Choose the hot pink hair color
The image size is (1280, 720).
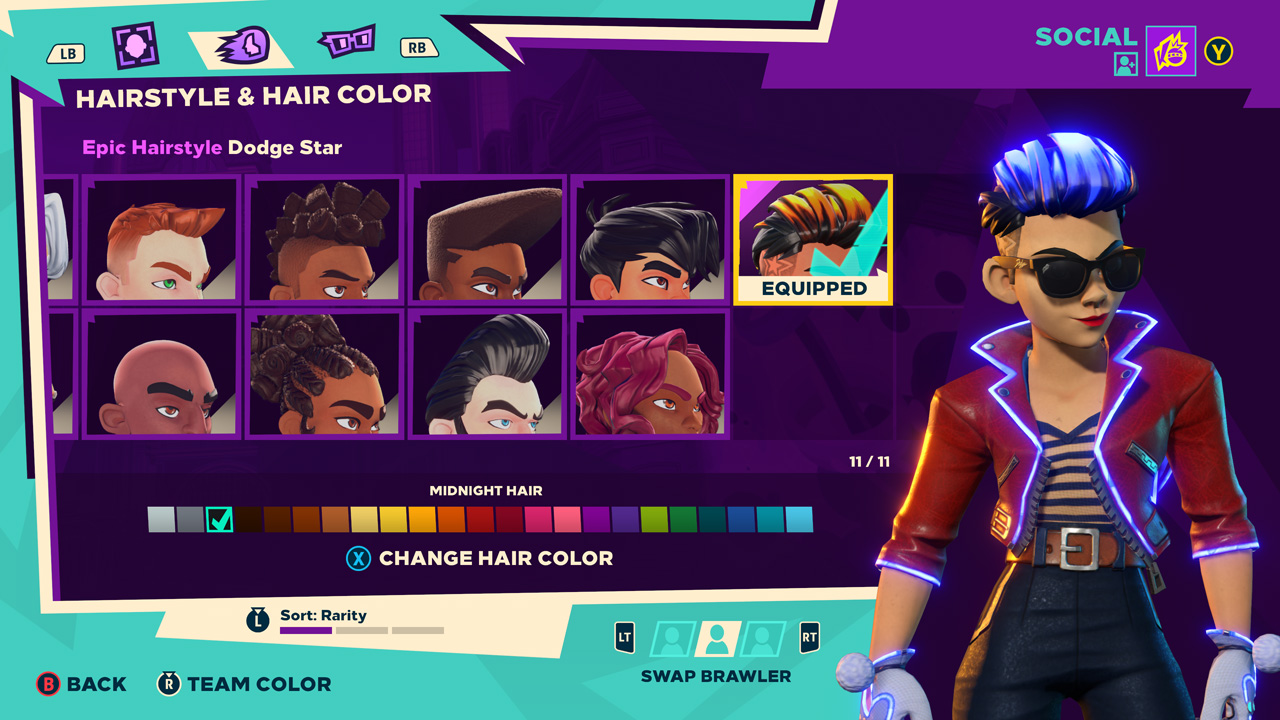click(538, 520)
